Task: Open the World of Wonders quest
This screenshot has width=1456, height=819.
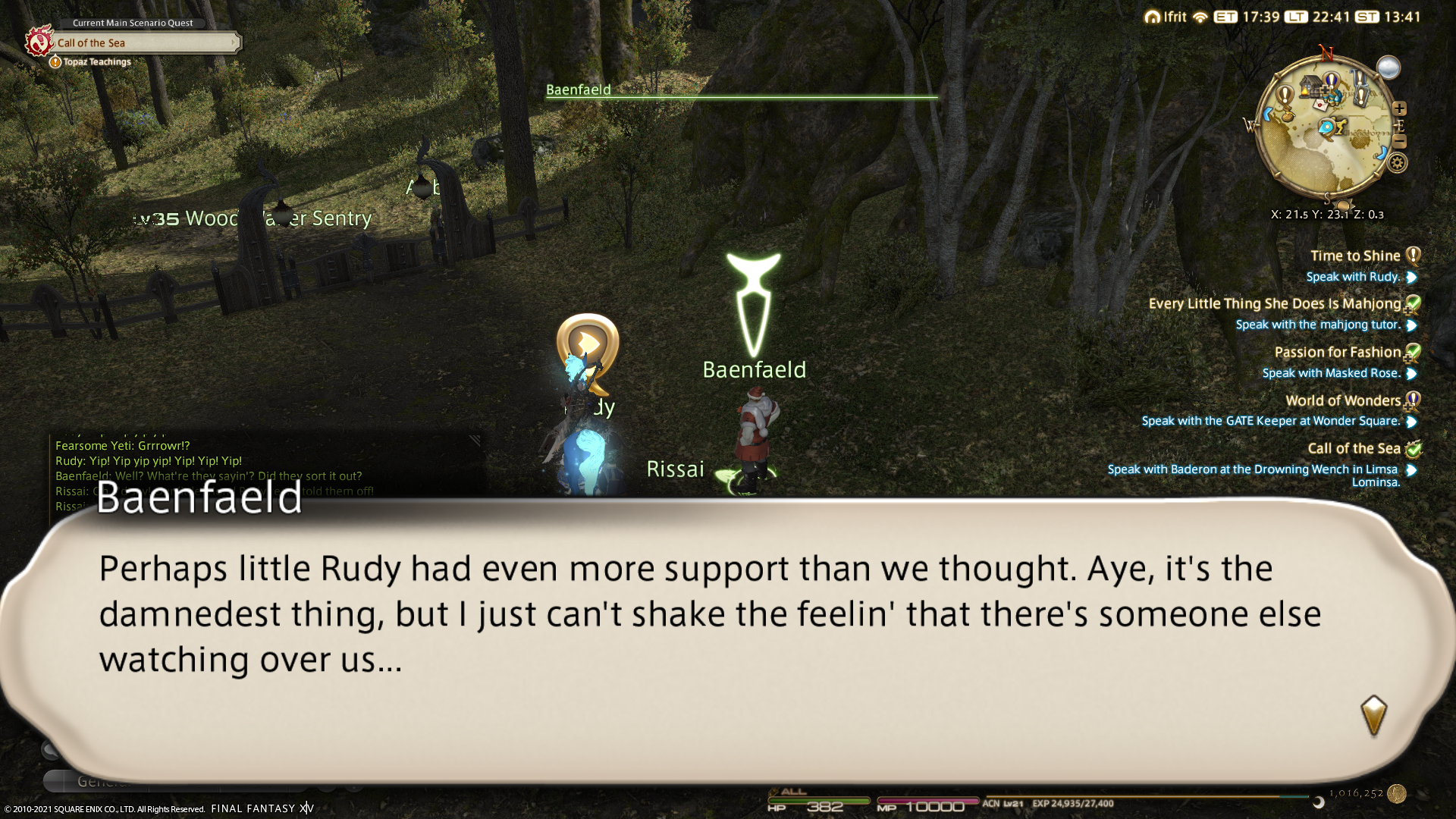Action: (1342, 400)
